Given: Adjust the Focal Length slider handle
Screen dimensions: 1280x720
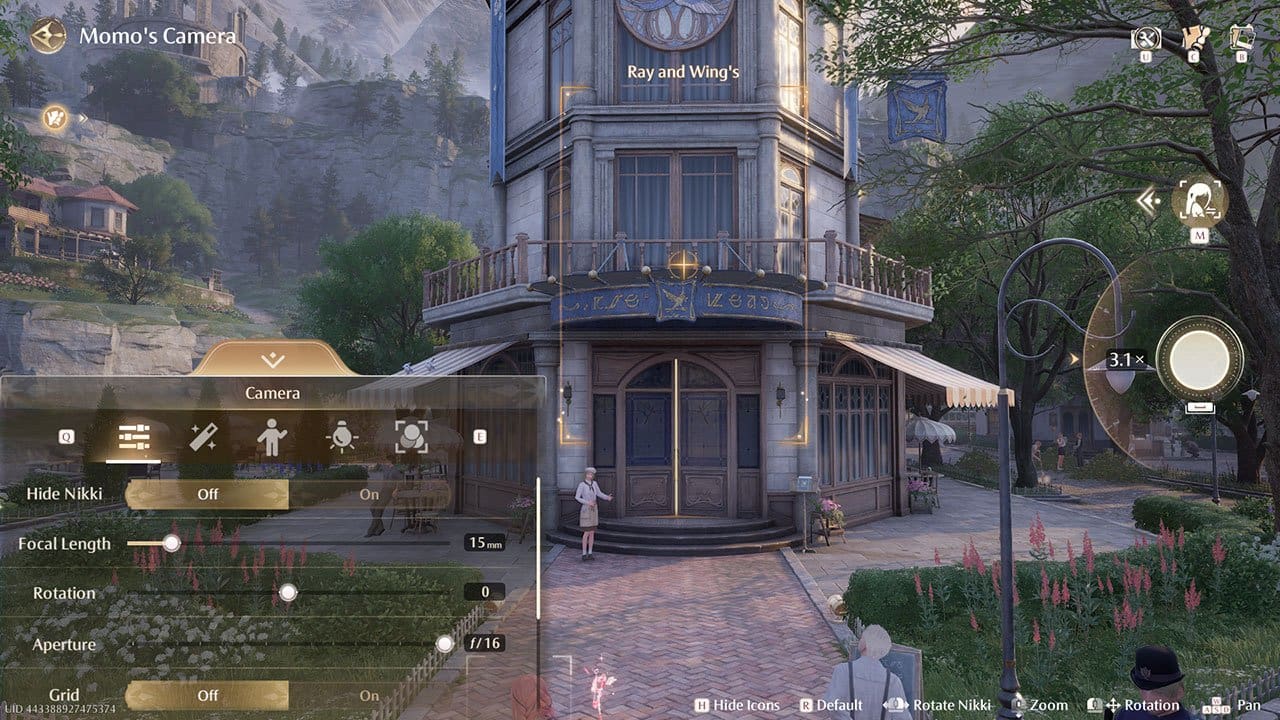Looking at the screenshot, I should coord(172,543).
